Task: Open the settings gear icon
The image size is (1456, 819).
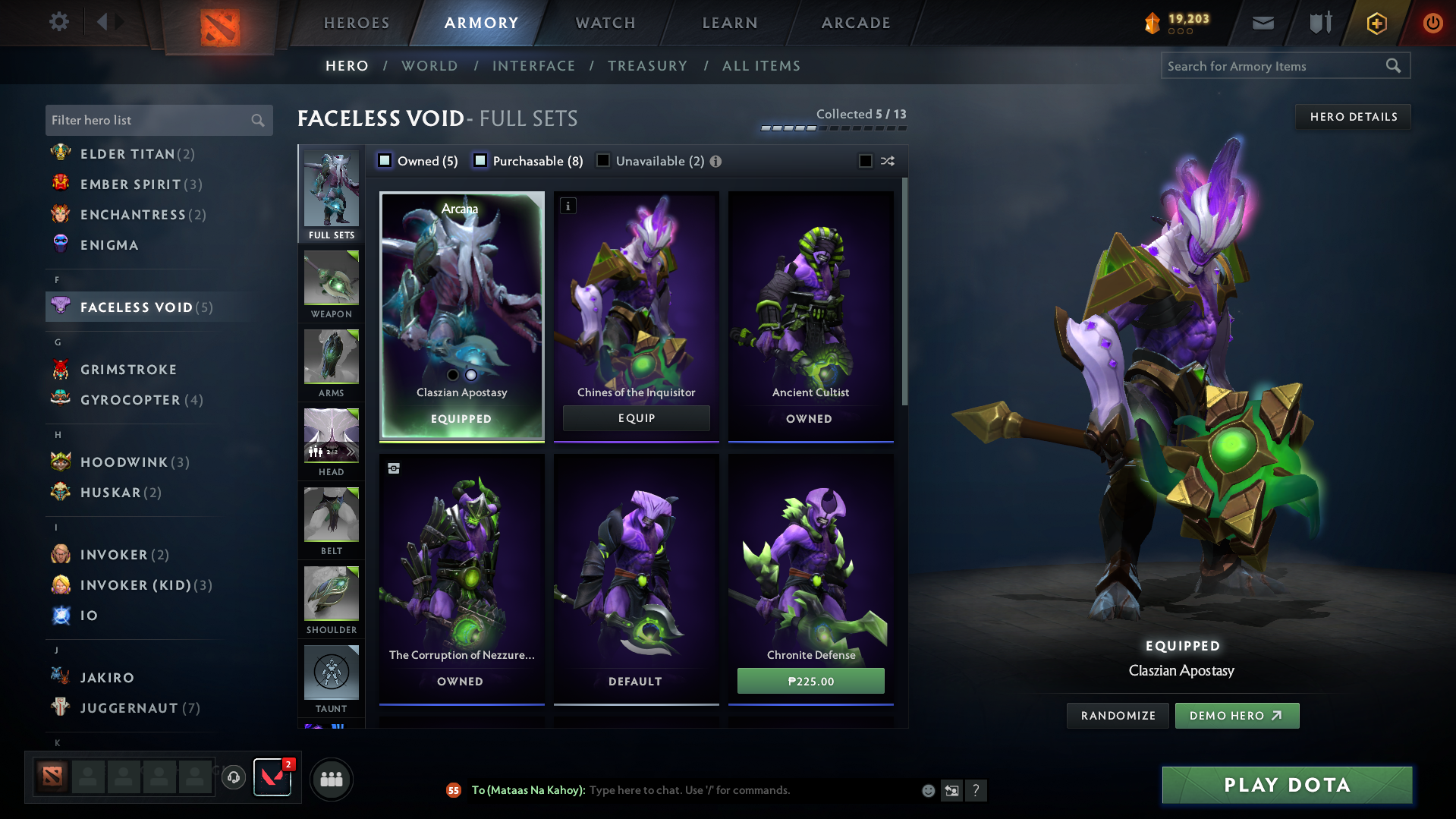Action: (x=59, y=22)
